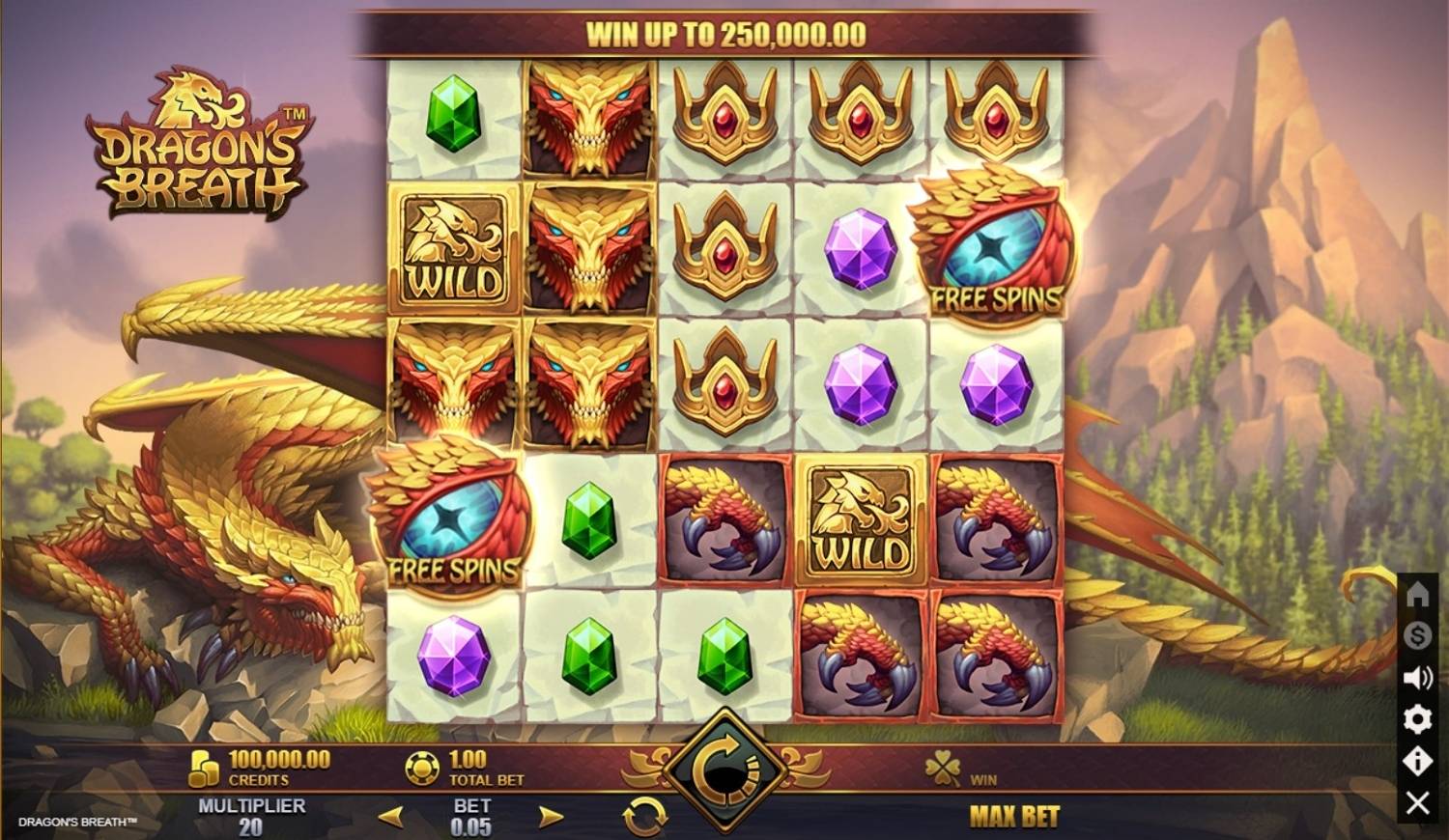Viewport: 1449px width, 840px height.
Task: Show the game info paytable icon
Action: coord(1417,761)
